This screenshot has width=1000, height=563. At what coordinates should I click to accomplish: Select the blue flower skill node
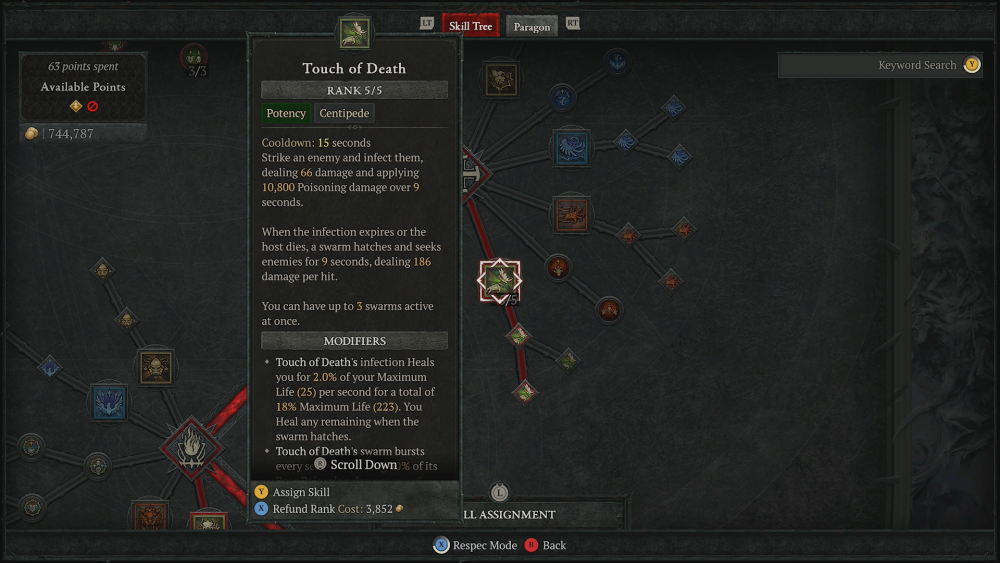(109, 402)
